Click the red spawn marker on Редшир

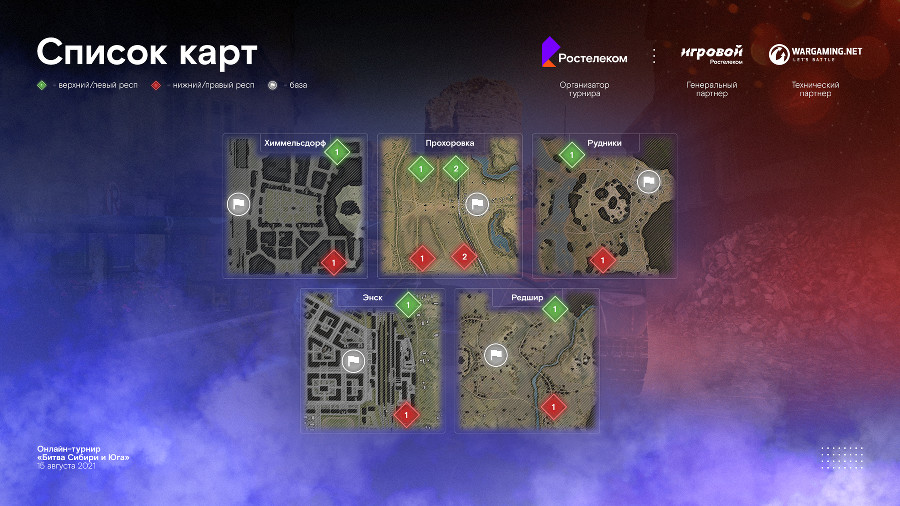[552, 406]
